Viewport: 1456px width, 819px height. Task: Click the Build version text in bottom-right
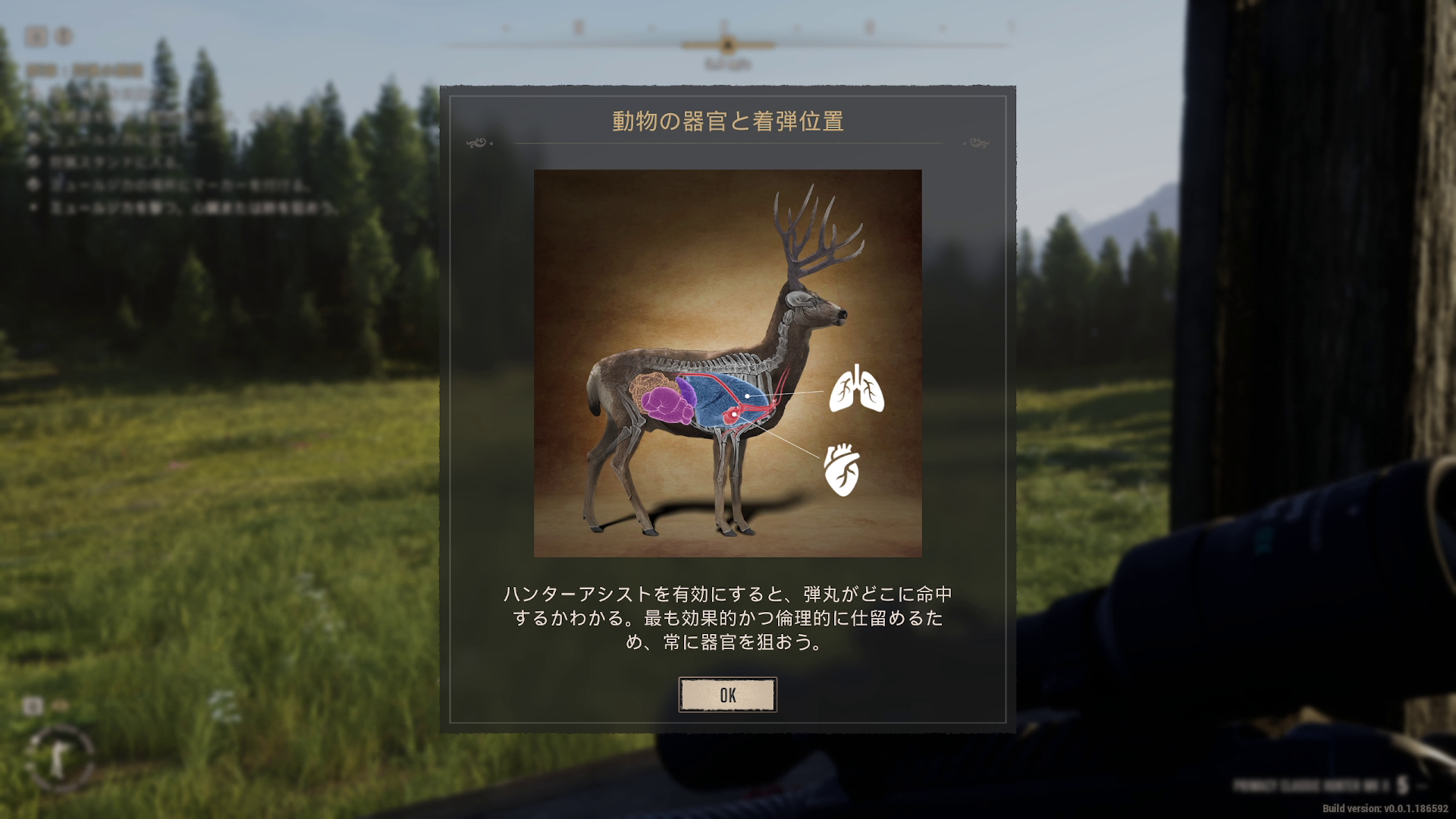click(x=1385, y=808)
